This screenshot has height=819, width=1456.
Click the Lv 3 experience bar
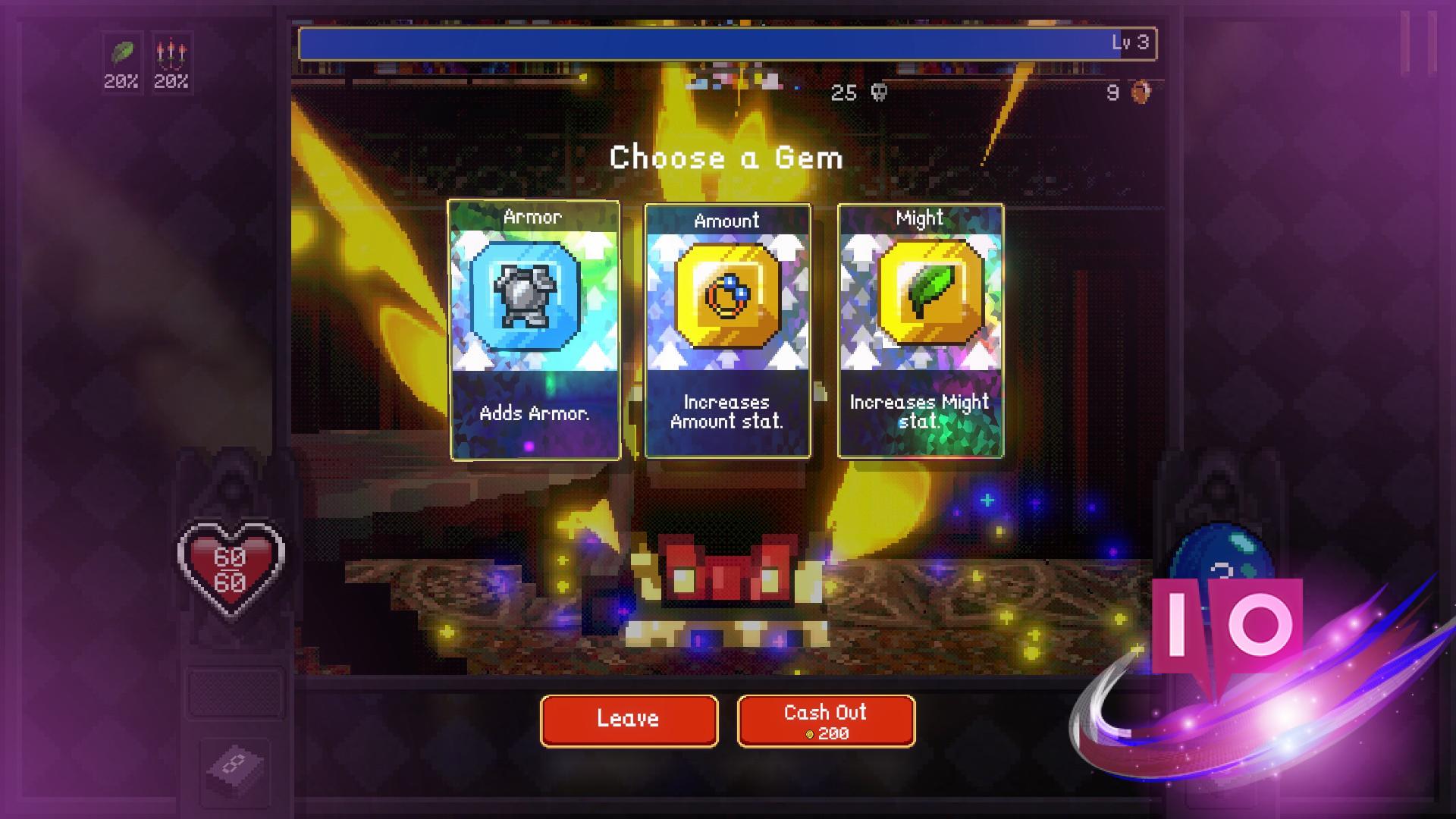click(726, 43)
